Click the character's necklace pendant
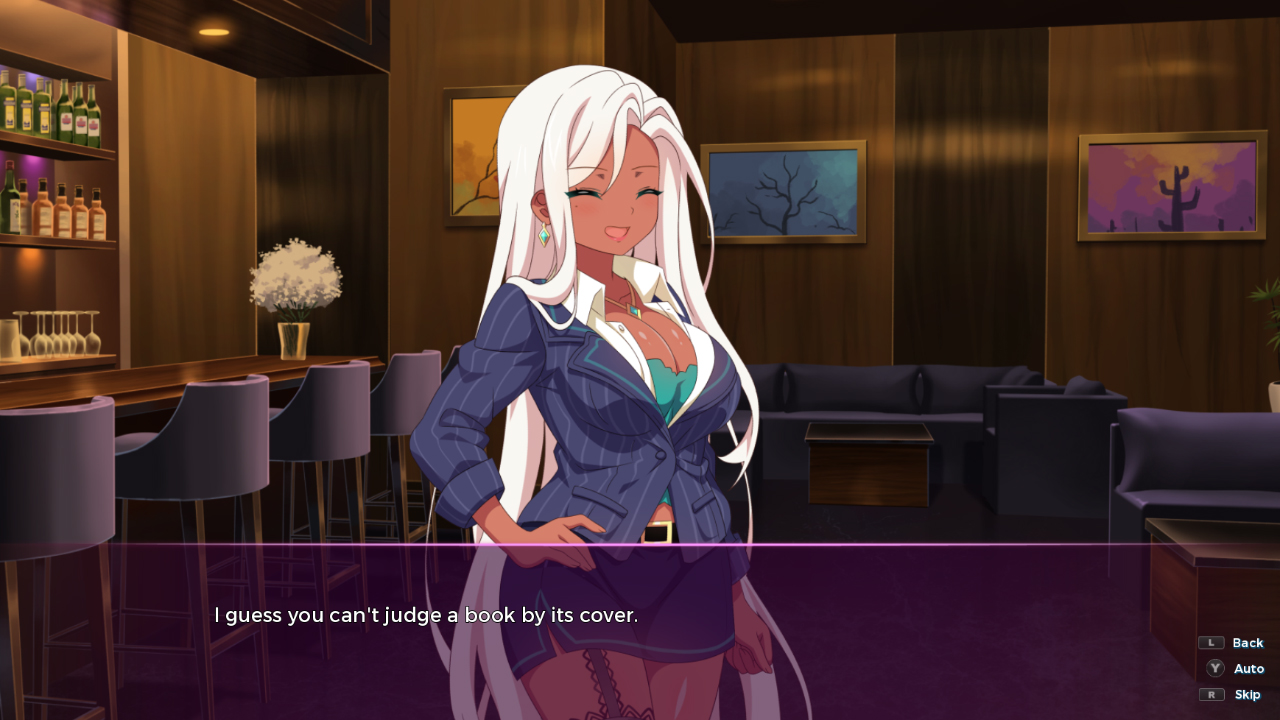 click(x=633, y=313)
